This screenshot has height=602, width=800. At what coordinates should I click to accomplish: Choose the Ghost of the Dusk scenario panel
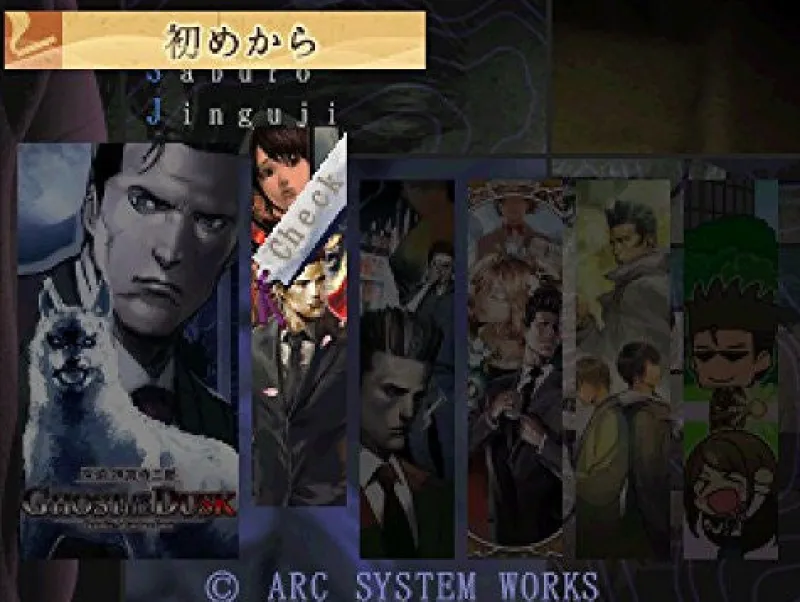[128, 350]
